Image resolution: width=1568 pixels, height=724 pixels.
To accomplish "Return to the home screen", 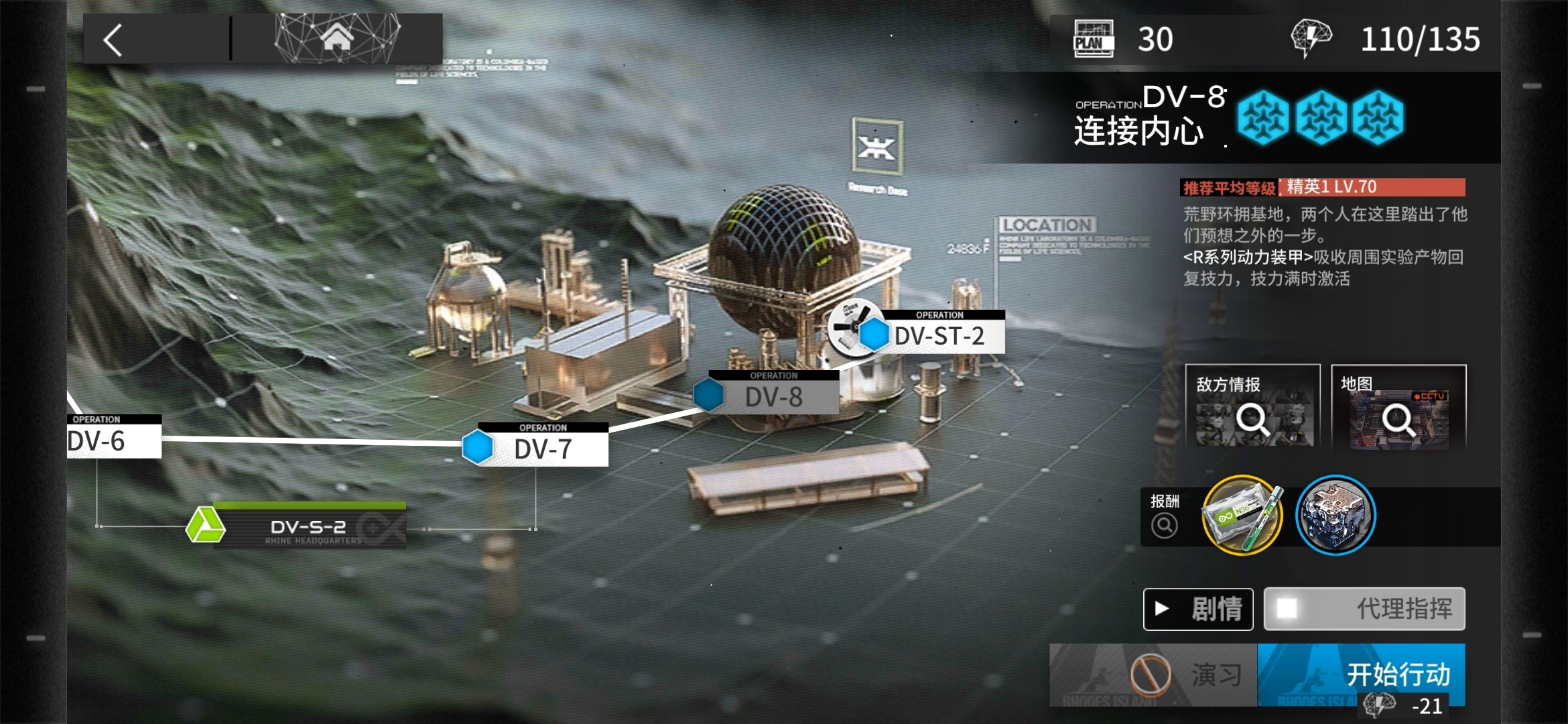I will [337, 38].
